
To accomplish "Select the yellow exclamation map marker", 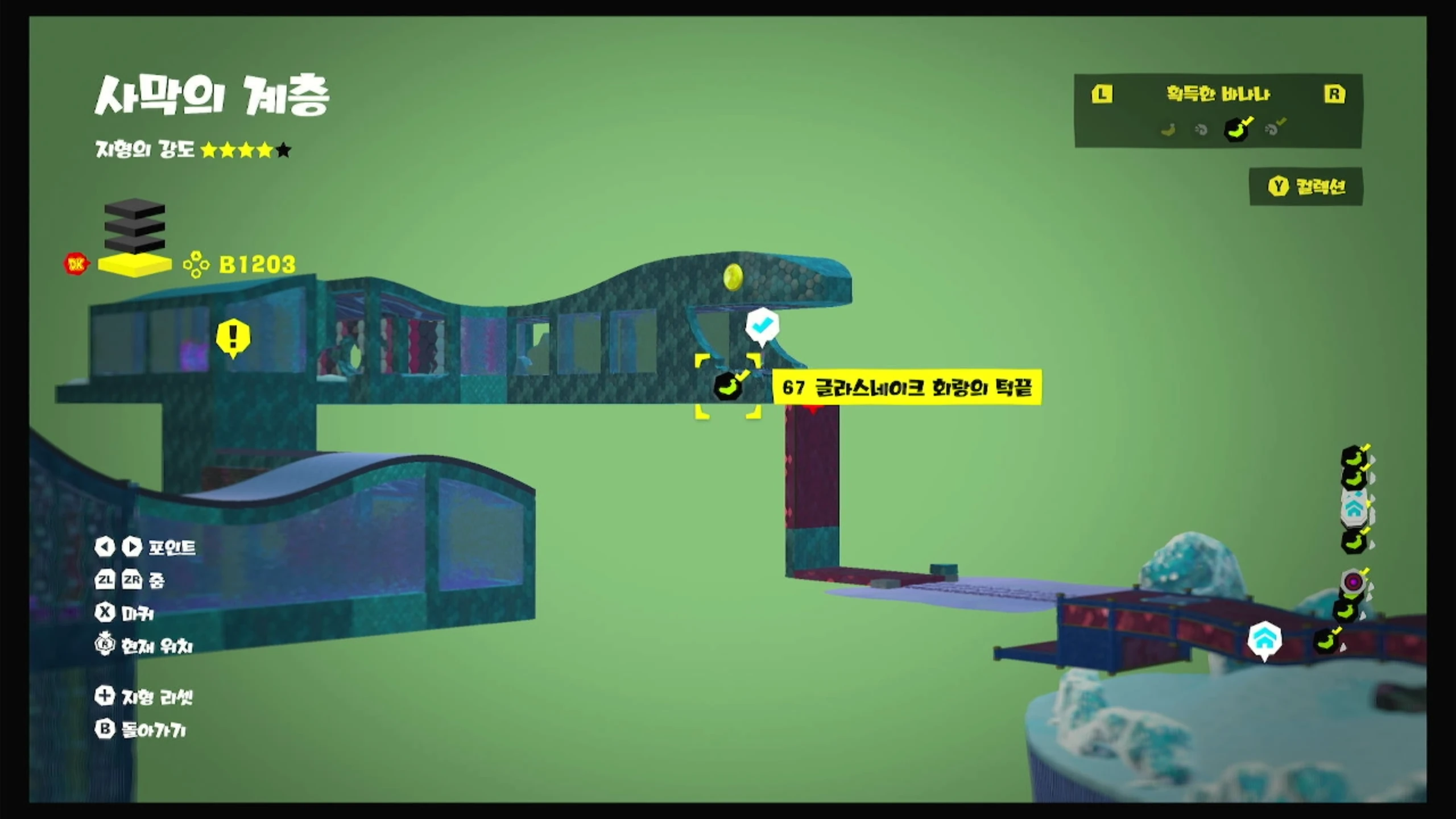I will pos(233,337).
